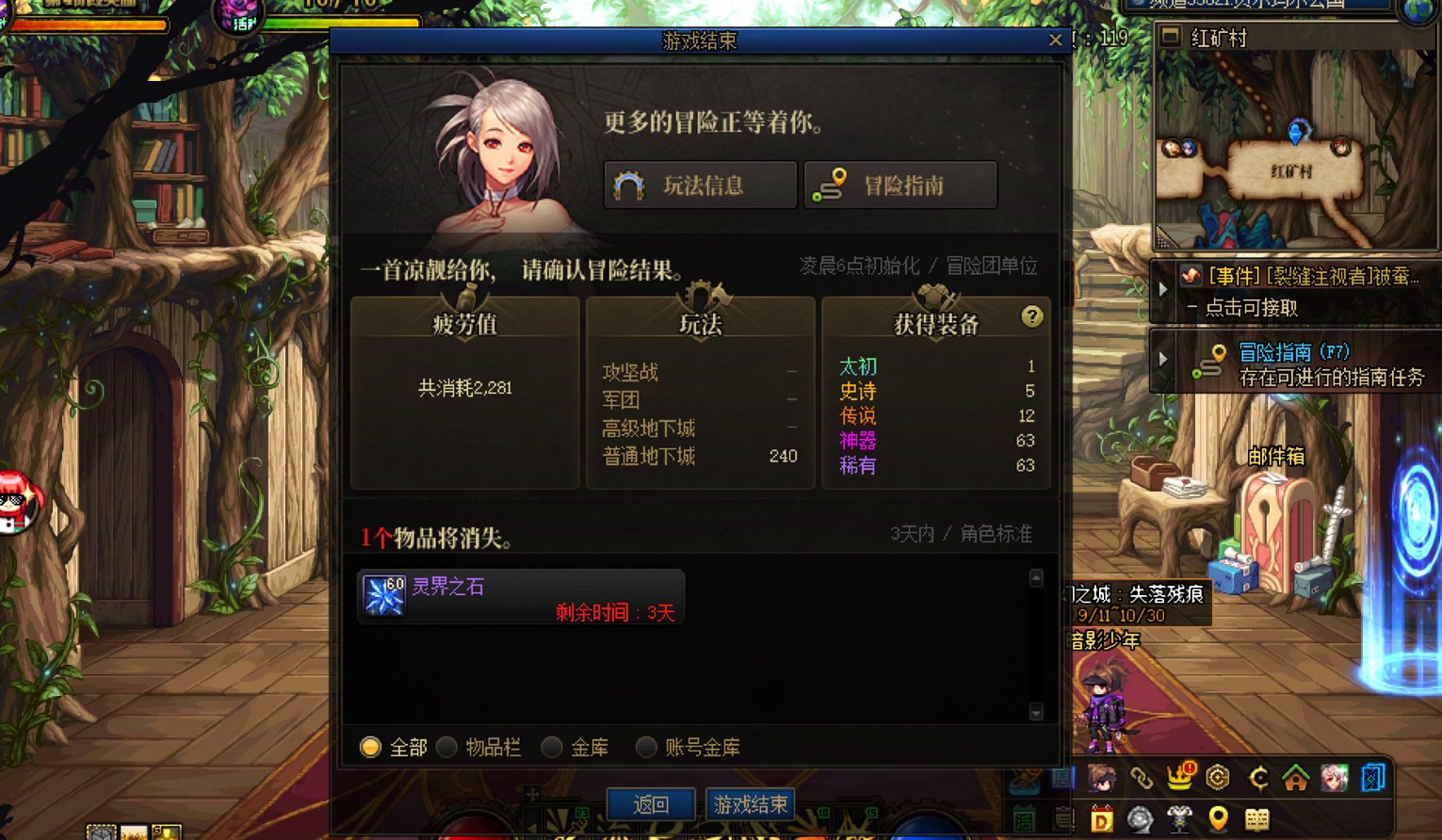Select the 灵界之石 item thumbnail
Viewport: 1442px width, 840px height.
381,595
